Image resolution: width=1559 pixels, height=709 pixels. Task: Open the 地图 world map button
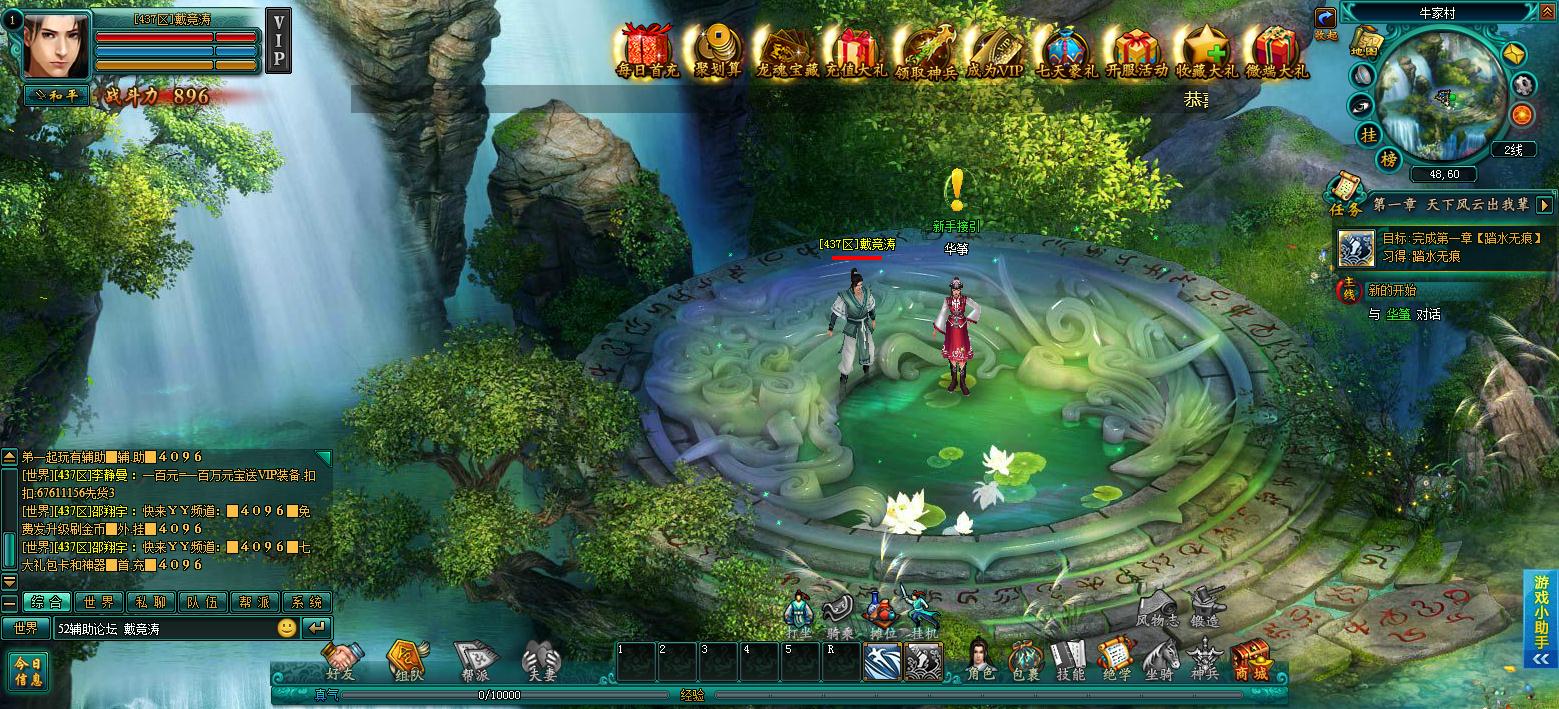(x=1364, y=43)
